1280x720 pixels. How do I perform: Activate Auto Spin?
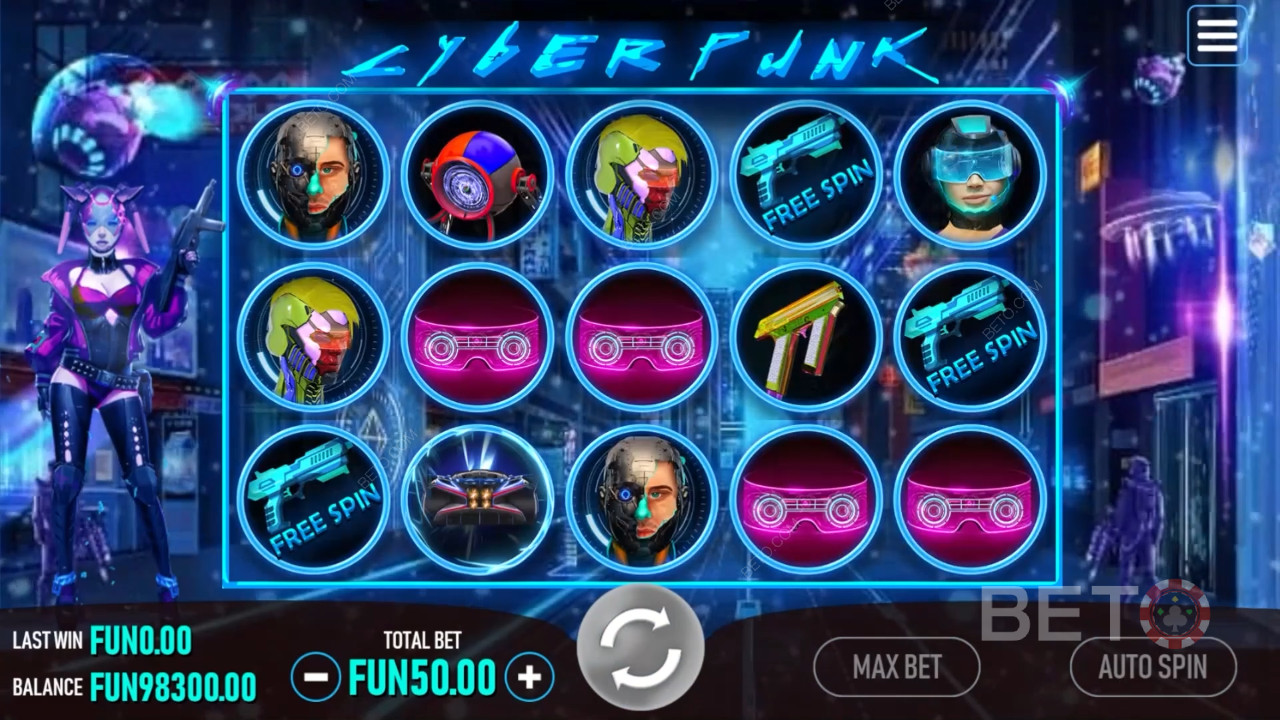[1152, 667]
